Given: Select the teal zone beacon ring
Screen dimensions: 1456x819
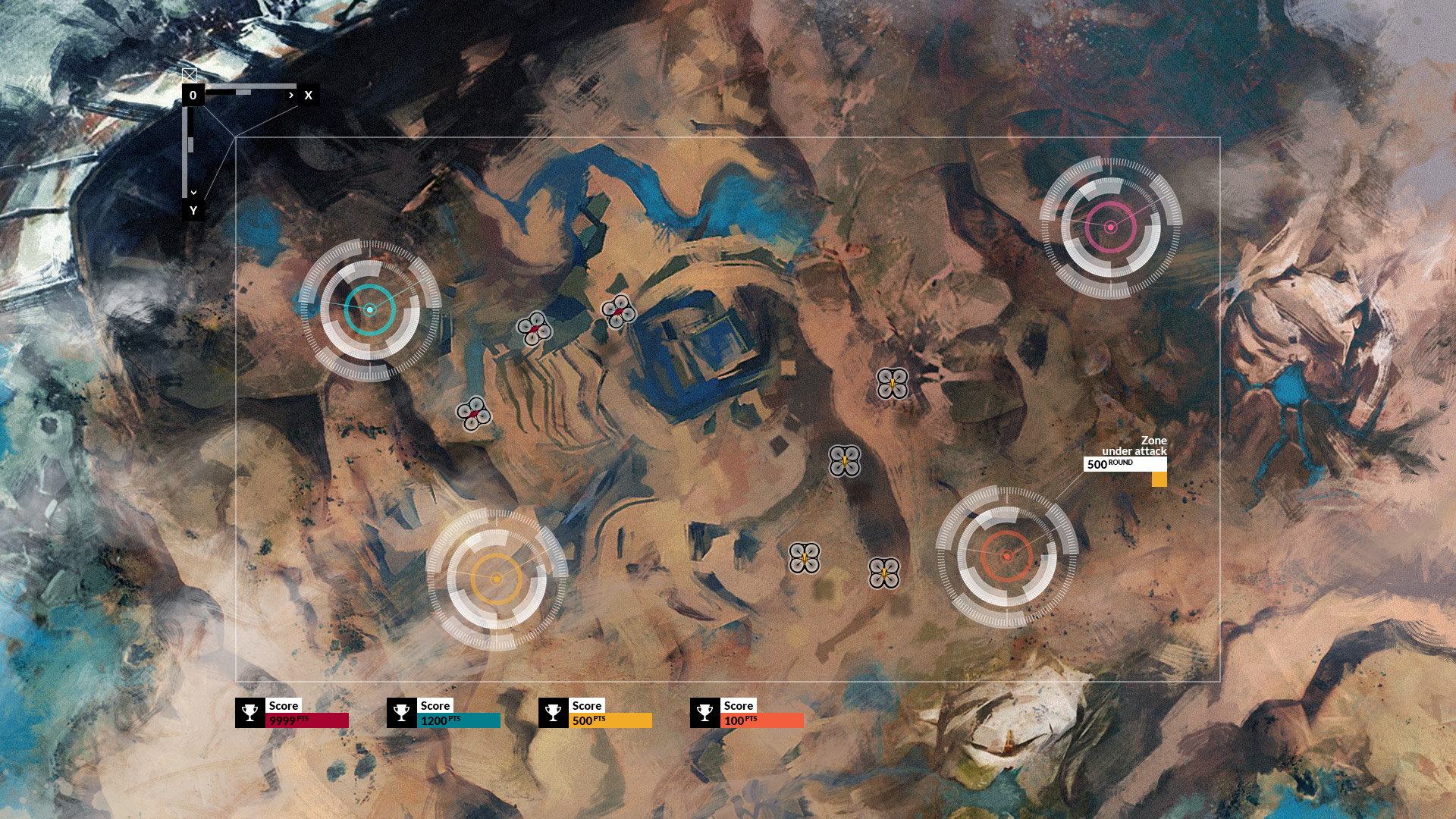Looking at the screenshot, I should pos(370,309).
